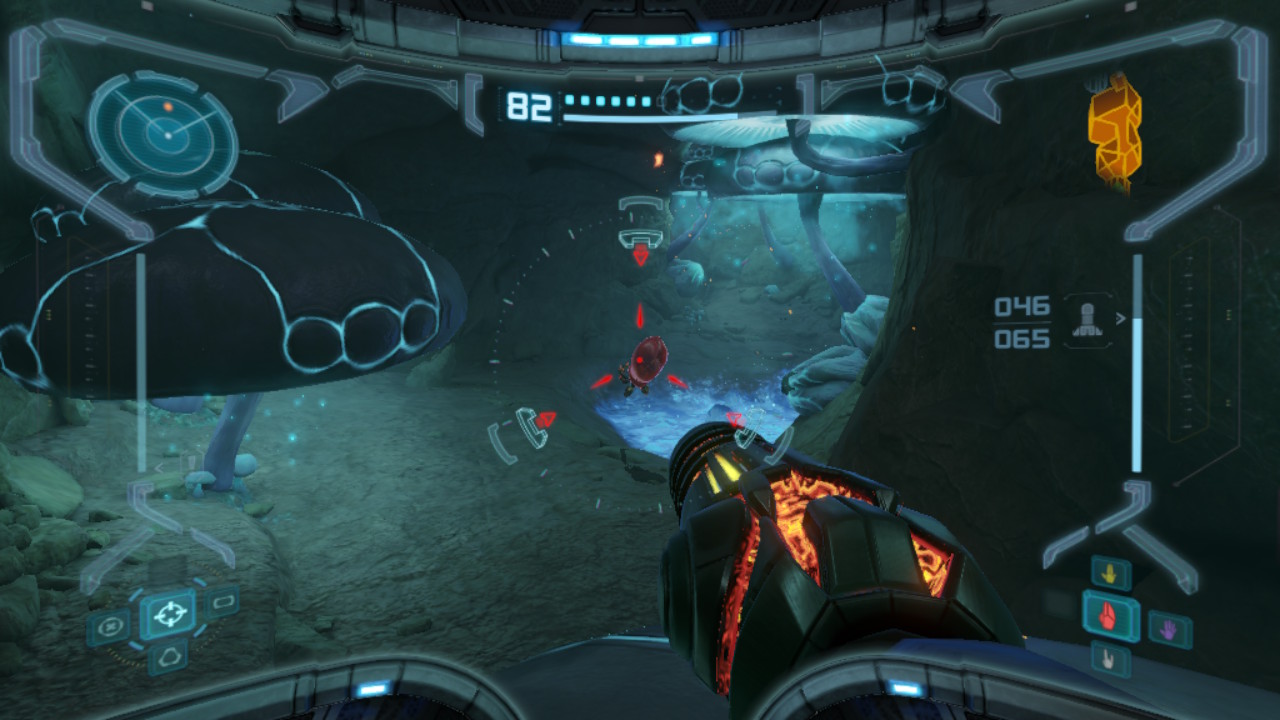Select the combat visor crosshair icon
1280x720 pixels.
click(168, 613)
